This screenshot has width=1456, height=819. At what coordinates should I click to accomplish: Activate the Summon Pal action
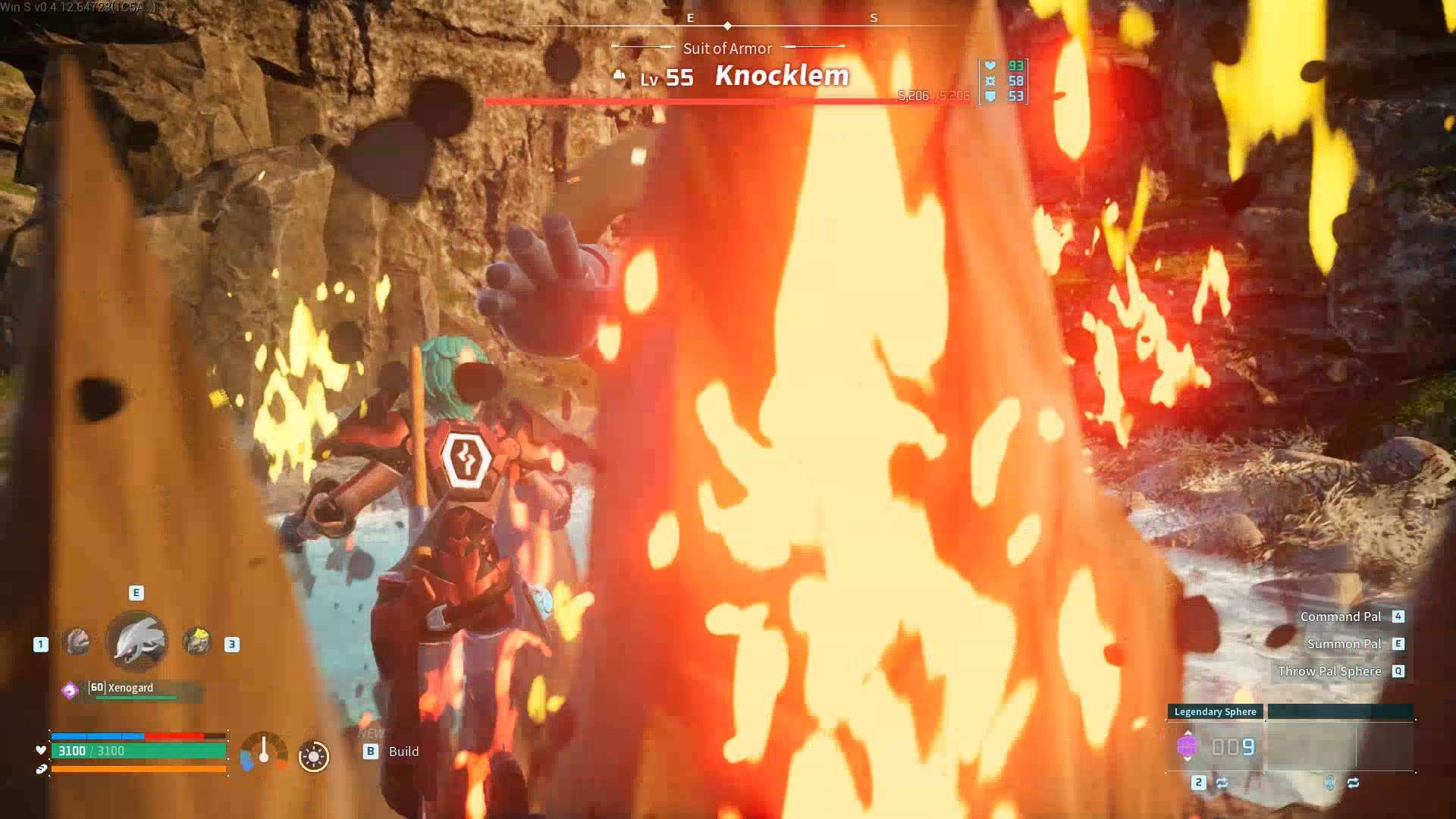pyautogui.click(x=1344, y=643)
